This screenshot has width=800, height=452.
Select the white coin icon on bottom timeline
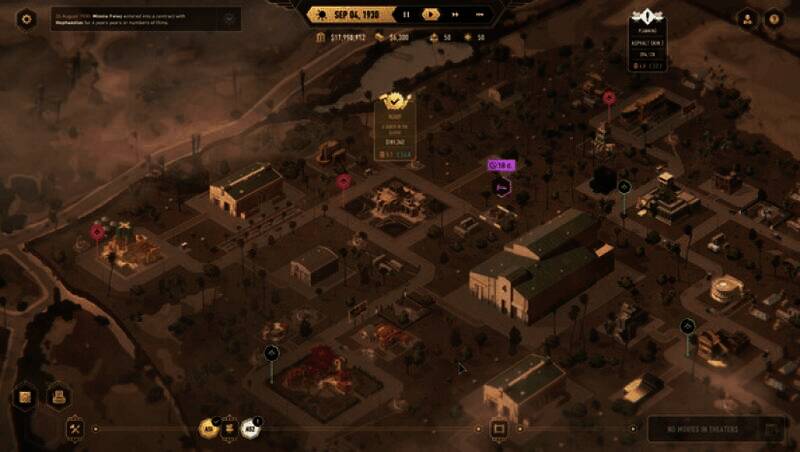(x=251, y=428)
